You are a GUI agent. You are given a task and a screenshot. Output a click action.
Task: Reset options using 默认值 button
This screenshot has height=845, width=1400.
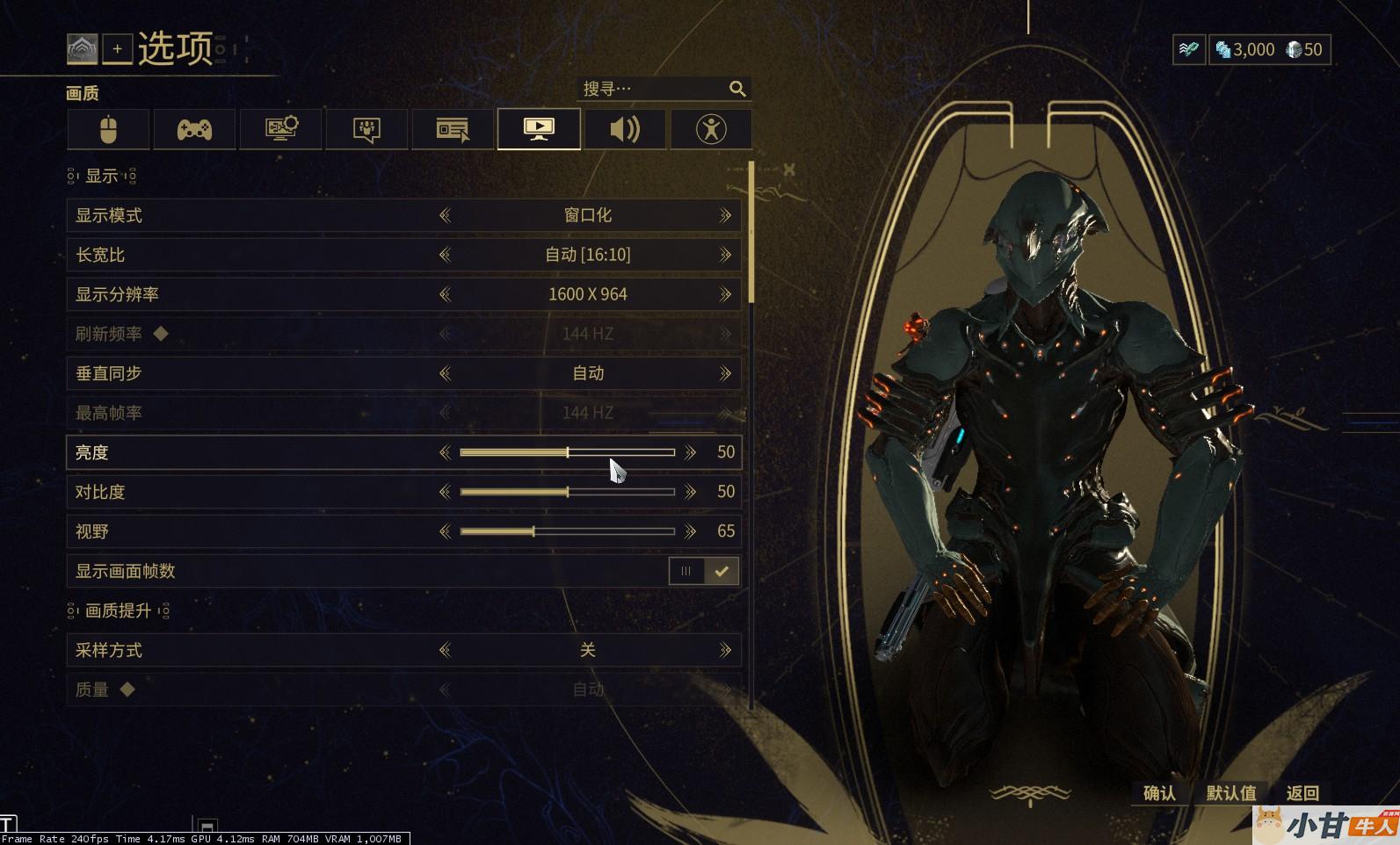coord(1231,793)
